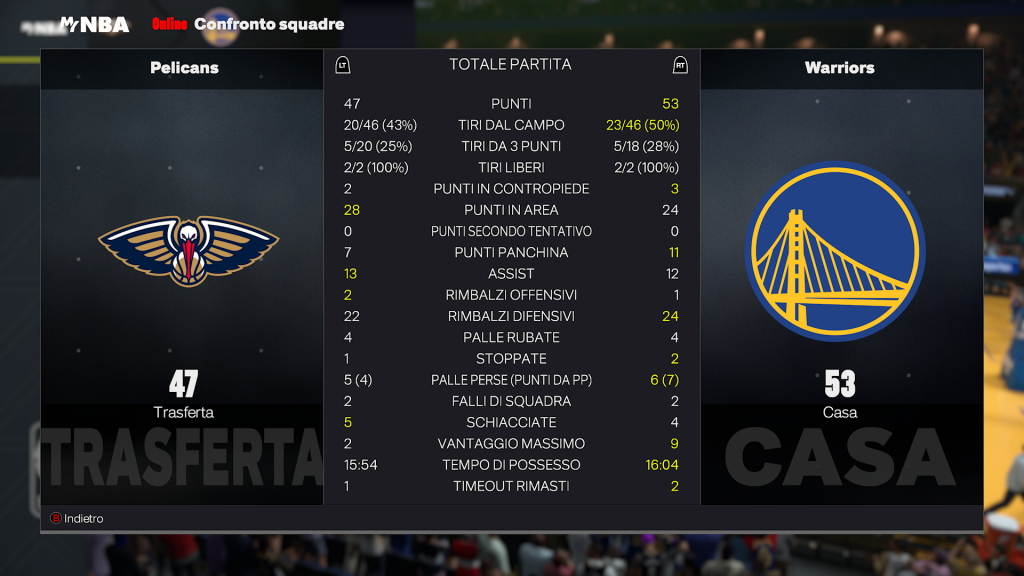Select the TOTALE PARTITA period header

click(510, 65)
